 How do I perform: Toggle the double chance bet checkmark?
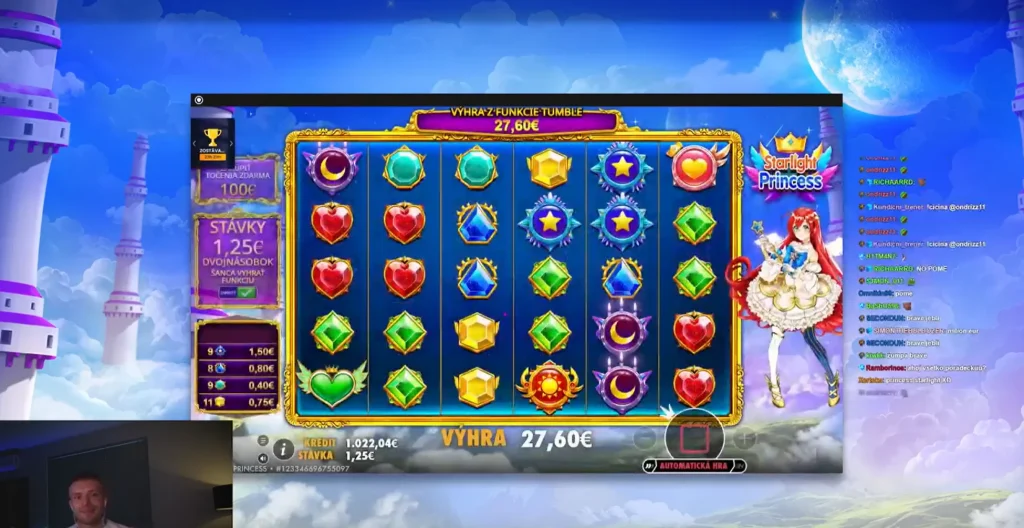point(245,292)
